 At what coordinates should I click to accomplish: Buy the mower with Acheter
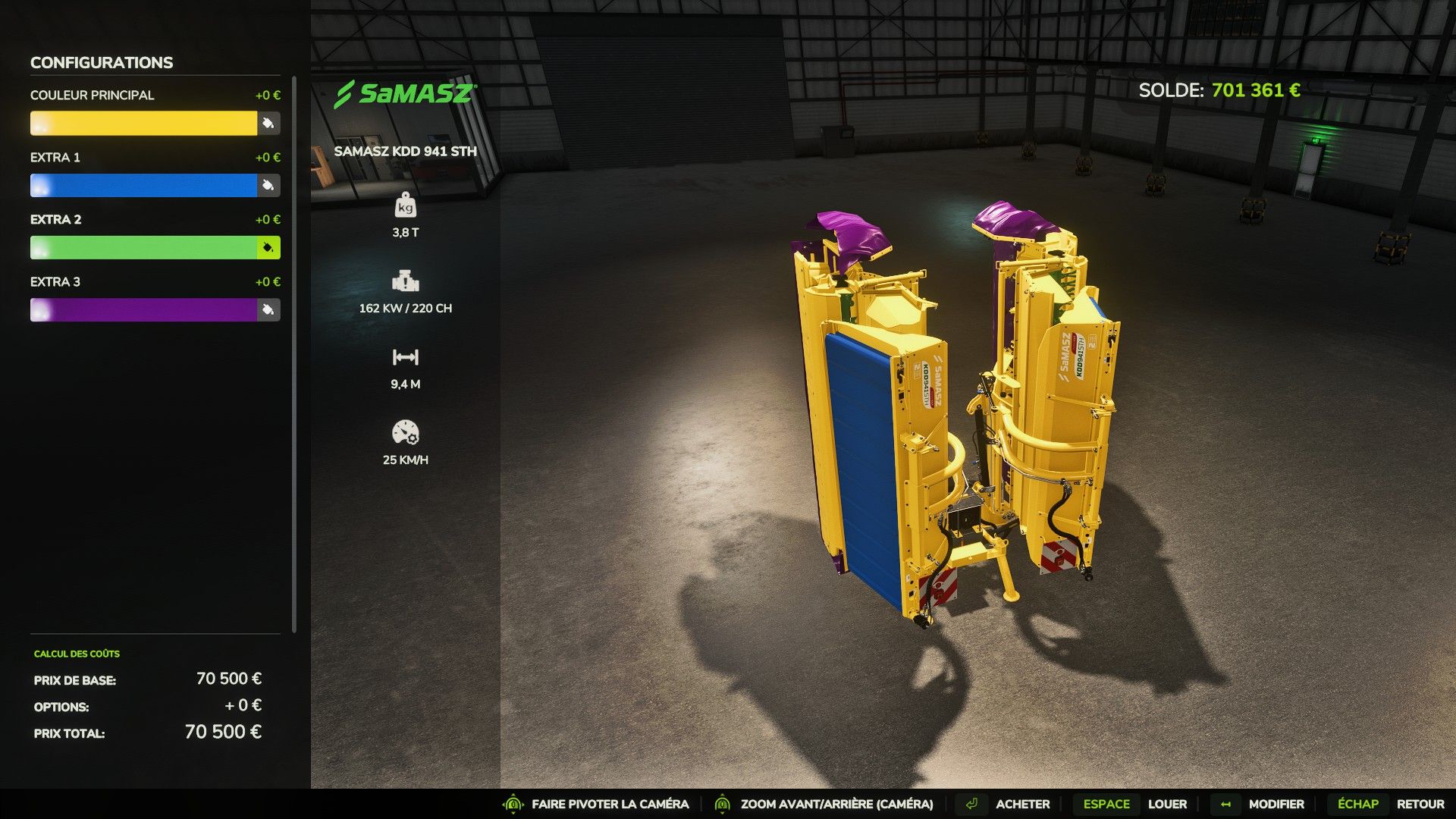1022,804
